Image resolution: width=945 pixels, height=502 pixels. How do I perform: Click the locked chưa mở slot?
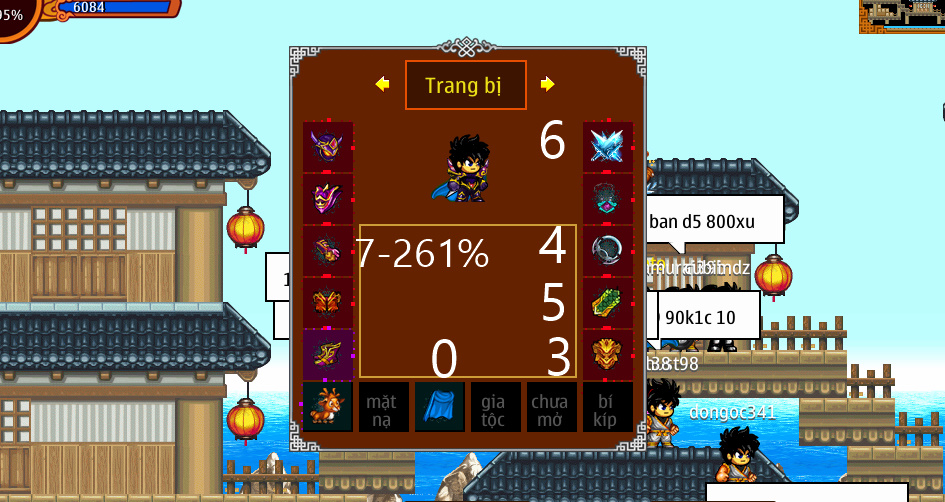coord(552,407)
